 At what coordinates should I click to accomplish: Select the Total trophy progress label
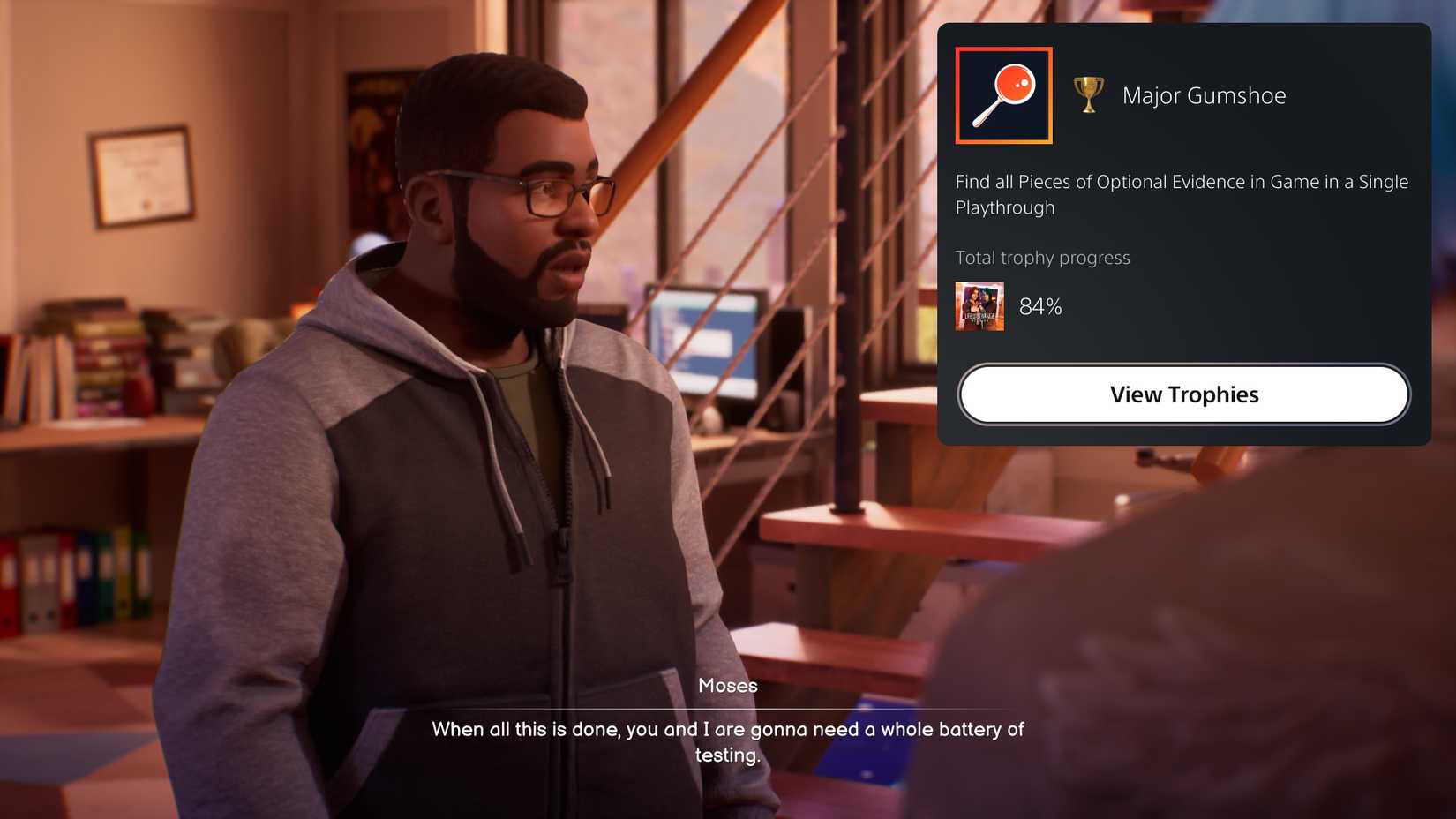1042,258
